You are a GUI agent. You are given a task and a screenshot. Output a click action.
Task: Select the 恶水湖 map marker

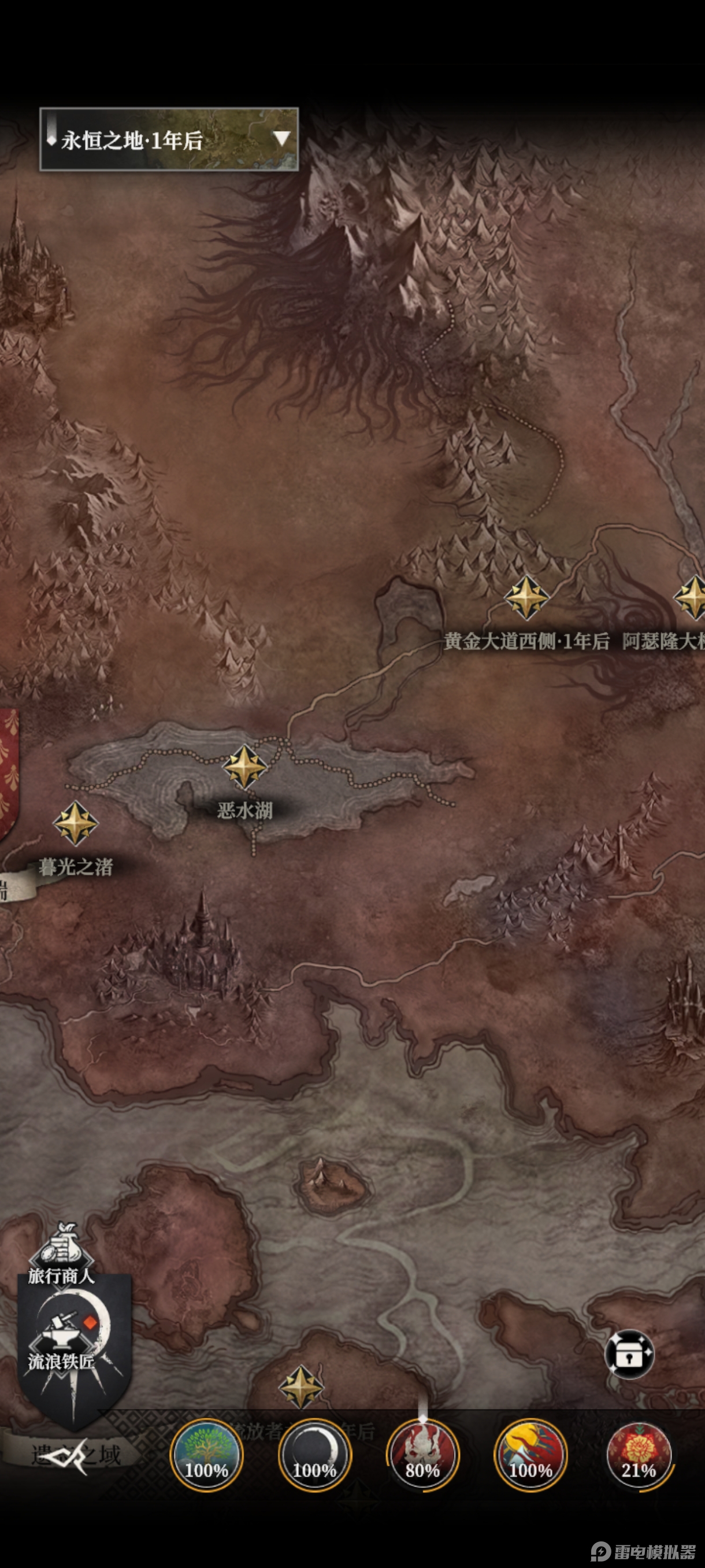coord(244,767)
